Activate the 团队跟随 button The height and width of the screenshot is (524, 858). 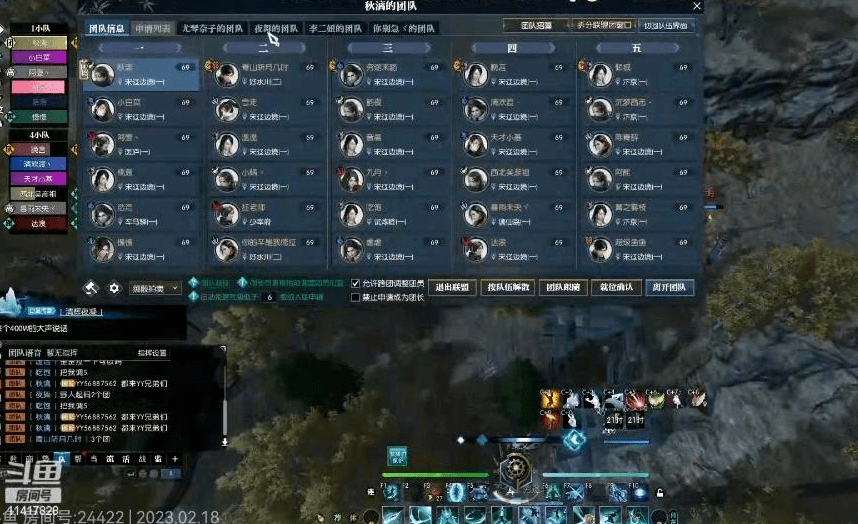[562, 287]
